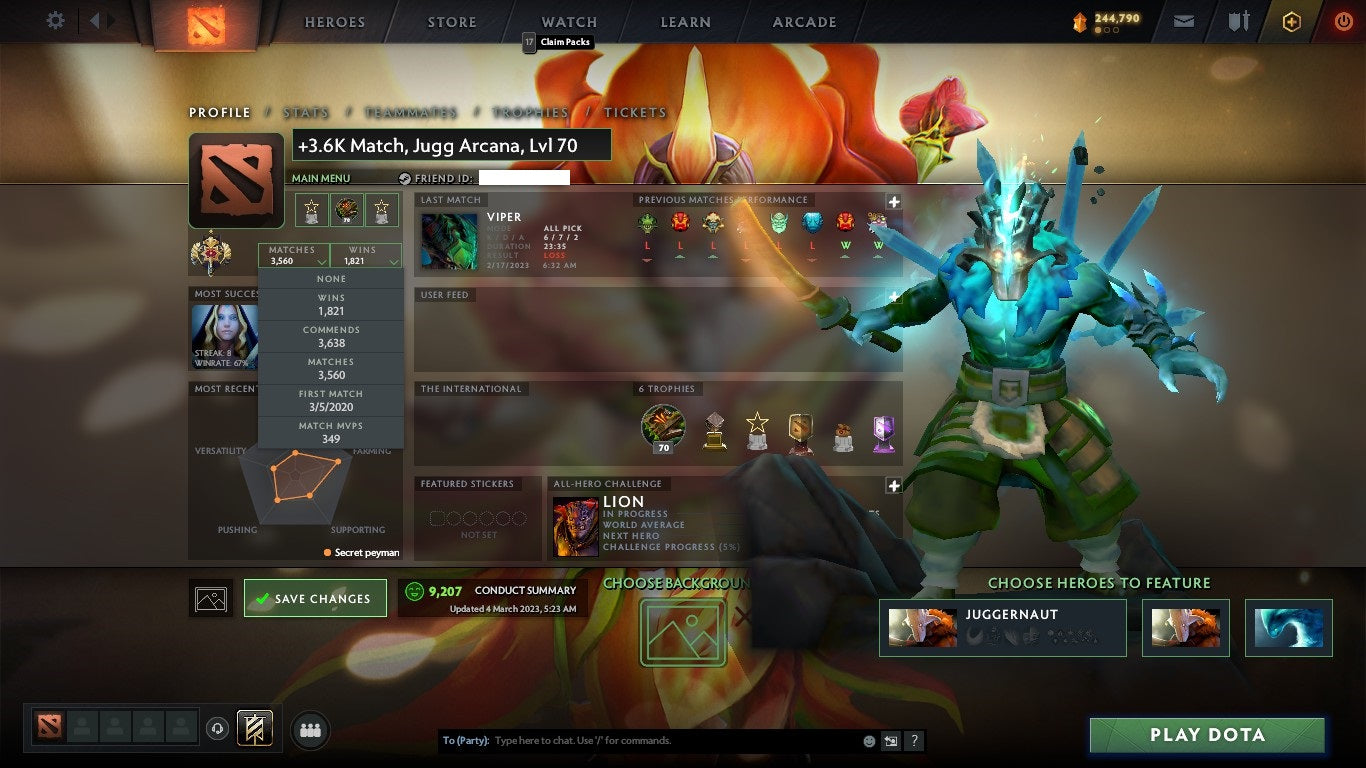Click the background image icon beside Save Changes
Image resolution: width=1366 pixels, height=768 pixels.
(x=210, y=597)
